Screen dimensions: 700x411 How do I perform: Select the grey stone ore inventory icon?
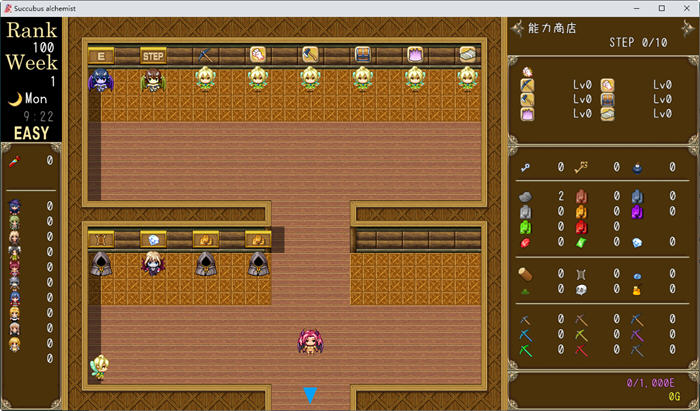(x=527, y=197)
